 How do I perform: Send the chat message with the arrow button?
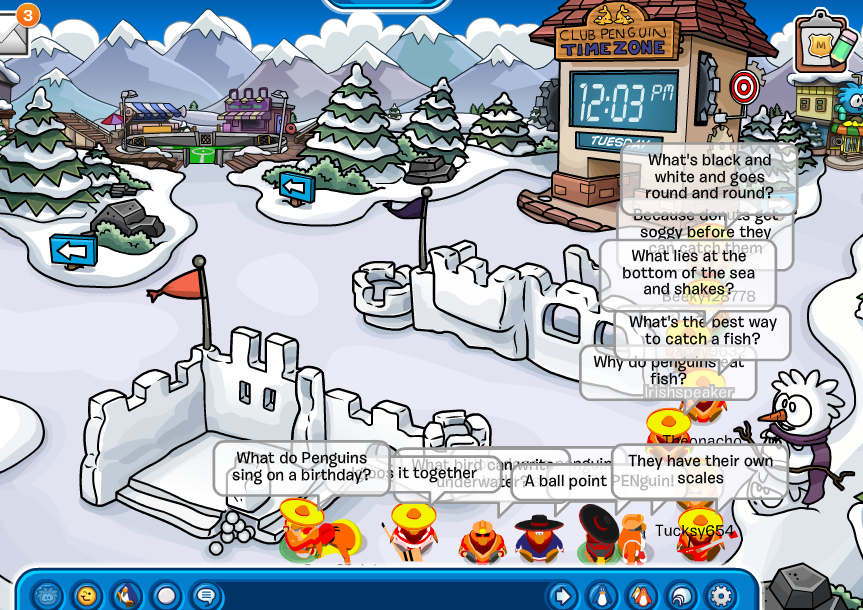pos(563,596)
